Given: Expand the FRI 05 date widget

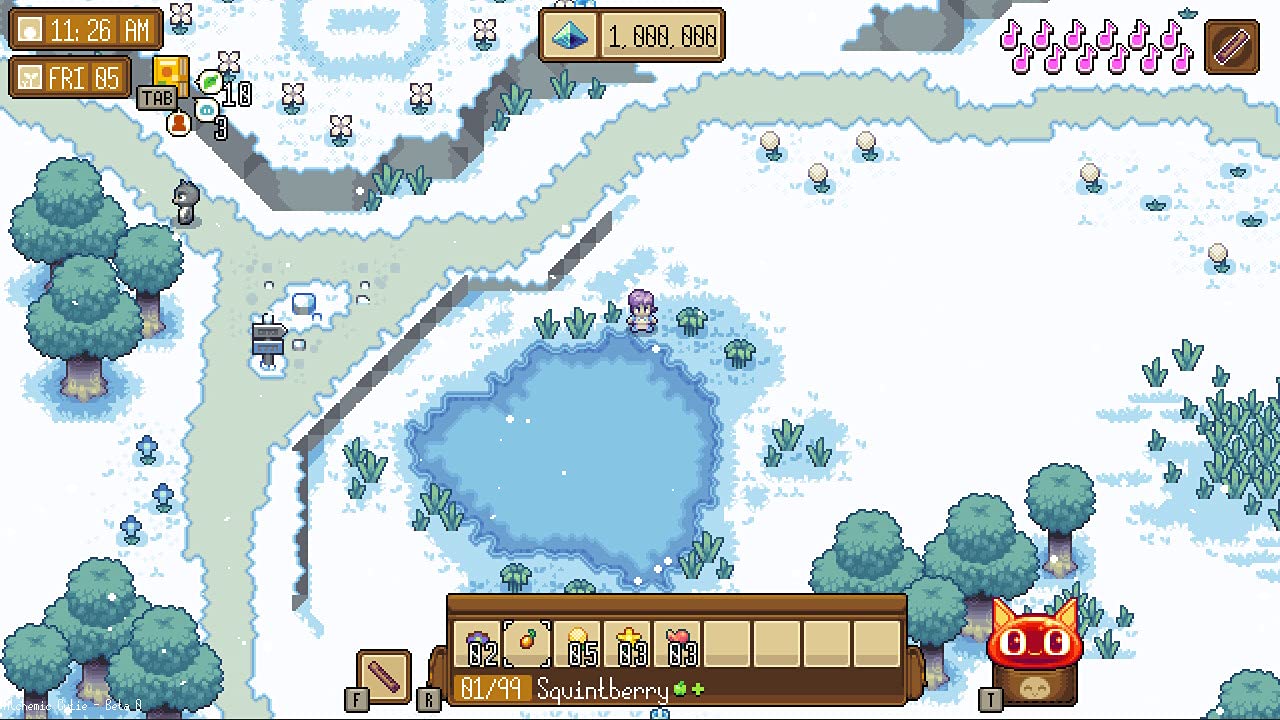Looking at the screenshot, I should [70, 76].
